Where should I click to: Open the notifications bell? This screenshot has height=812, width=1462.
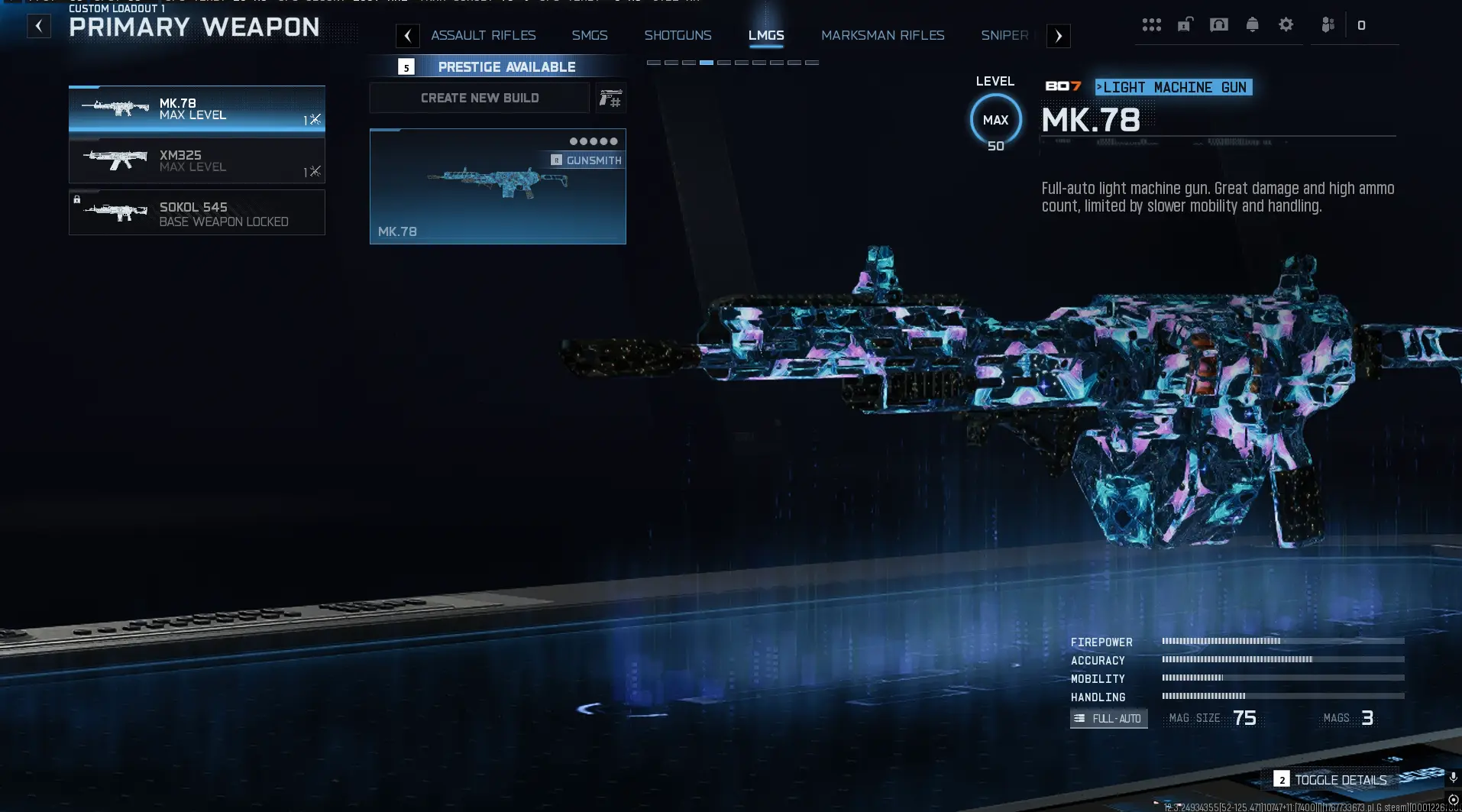1253,24
